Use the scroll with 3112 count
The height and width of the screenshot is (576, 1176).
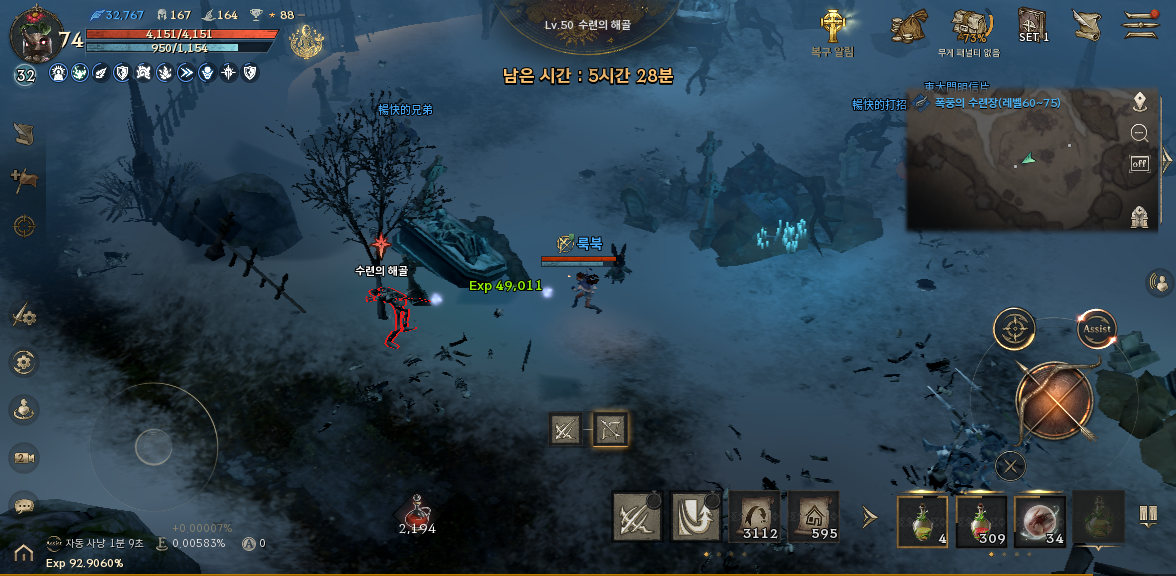754,517
